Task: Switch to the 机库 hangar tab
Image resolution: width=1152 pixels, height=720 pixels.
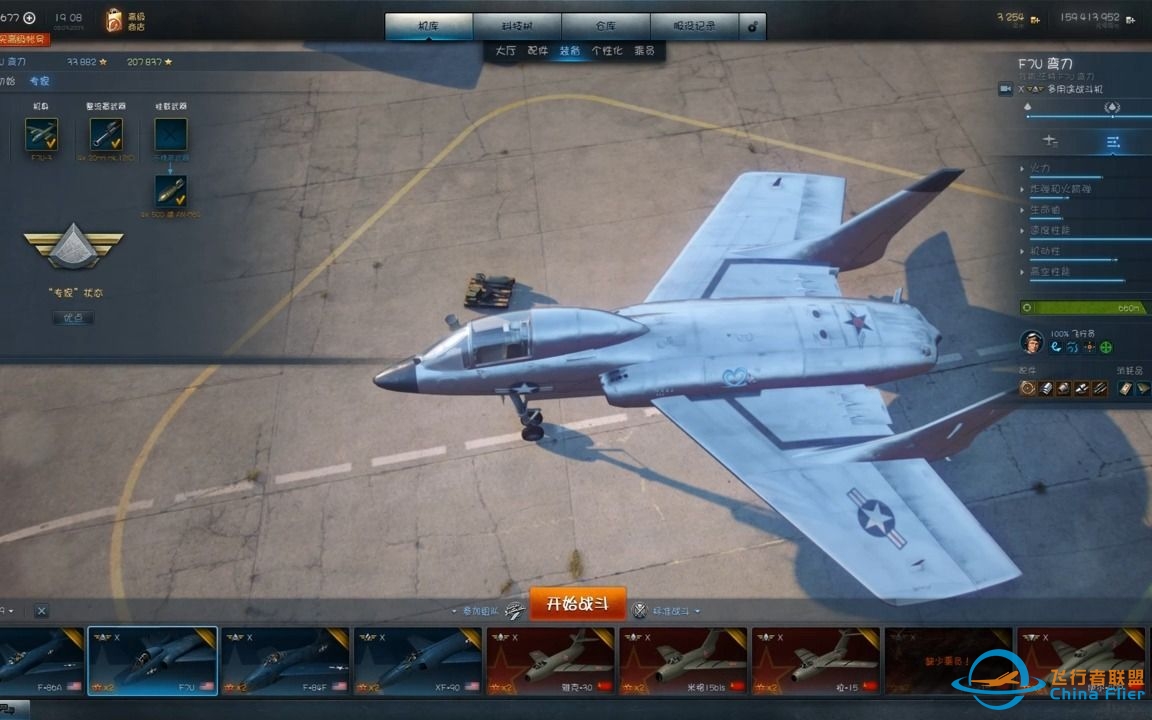Action: (x=429, y=26)
